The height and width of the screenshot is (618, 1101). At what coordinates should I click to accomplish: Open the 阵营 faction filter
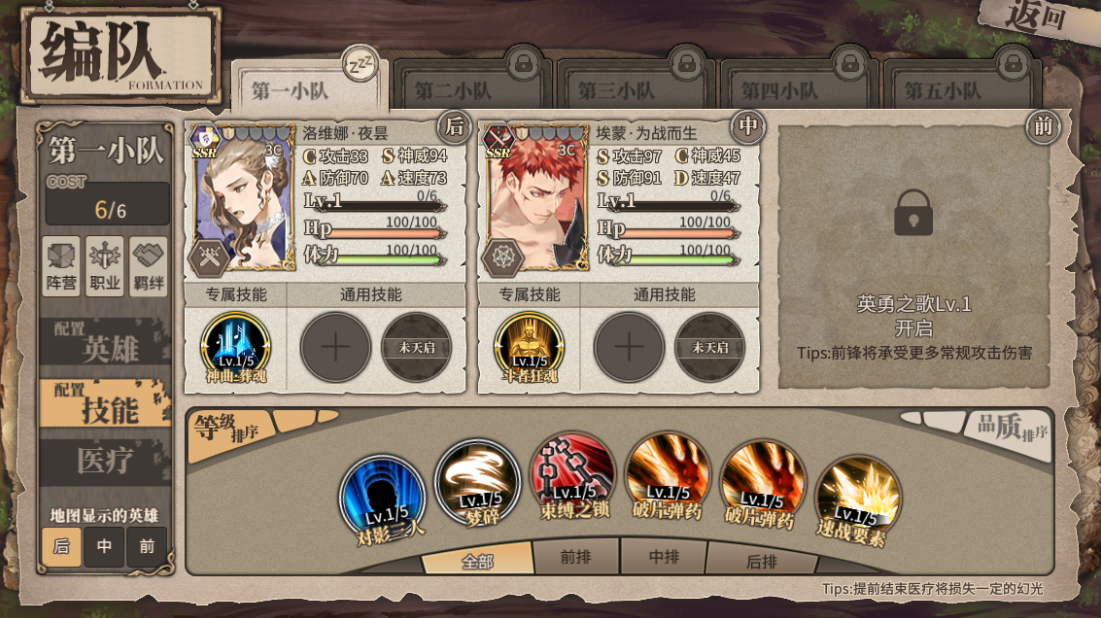pos(62,267)
